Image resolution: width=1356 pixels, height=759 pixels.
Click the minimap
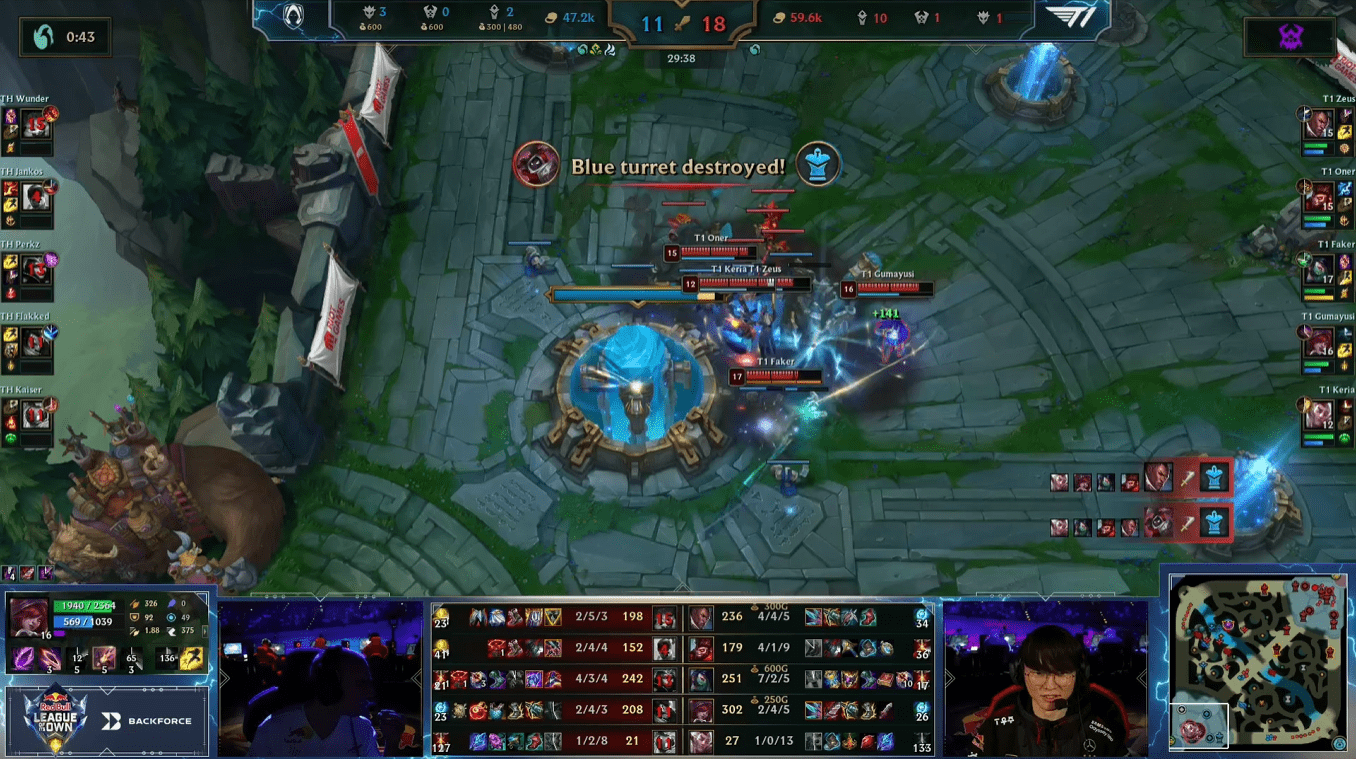(1258, 660)
